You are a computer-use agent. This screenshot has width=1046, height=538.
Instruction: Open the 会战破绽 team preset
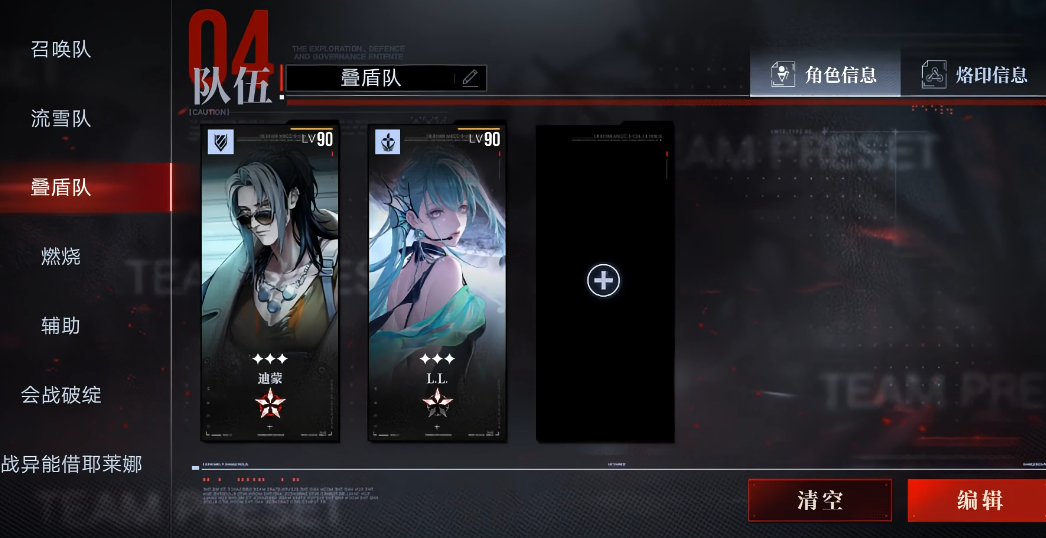pyautogui.click(x=61, y=395)
